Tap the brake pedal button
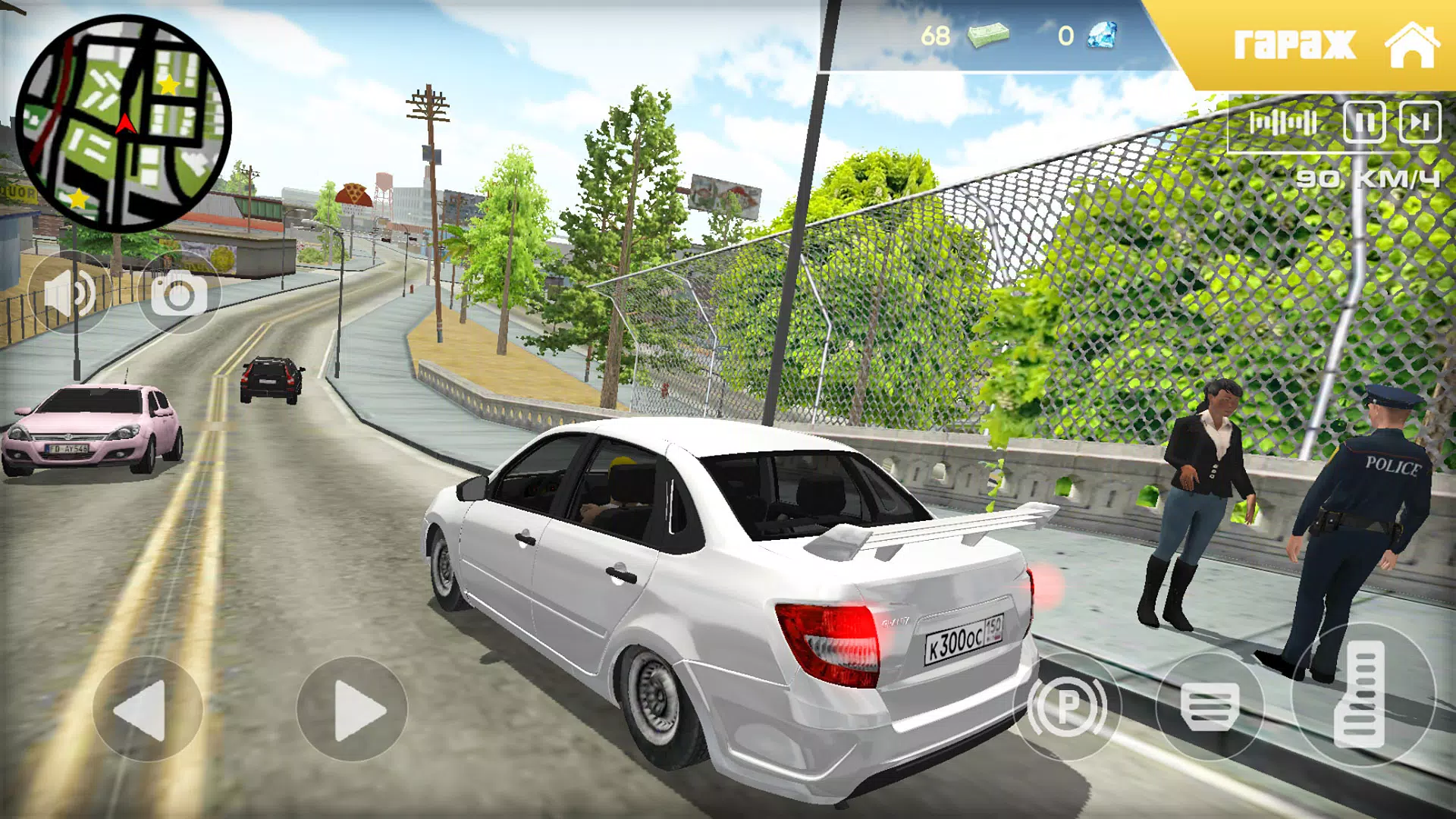This screenshot has height=819, width=1456. [1210, 707]
